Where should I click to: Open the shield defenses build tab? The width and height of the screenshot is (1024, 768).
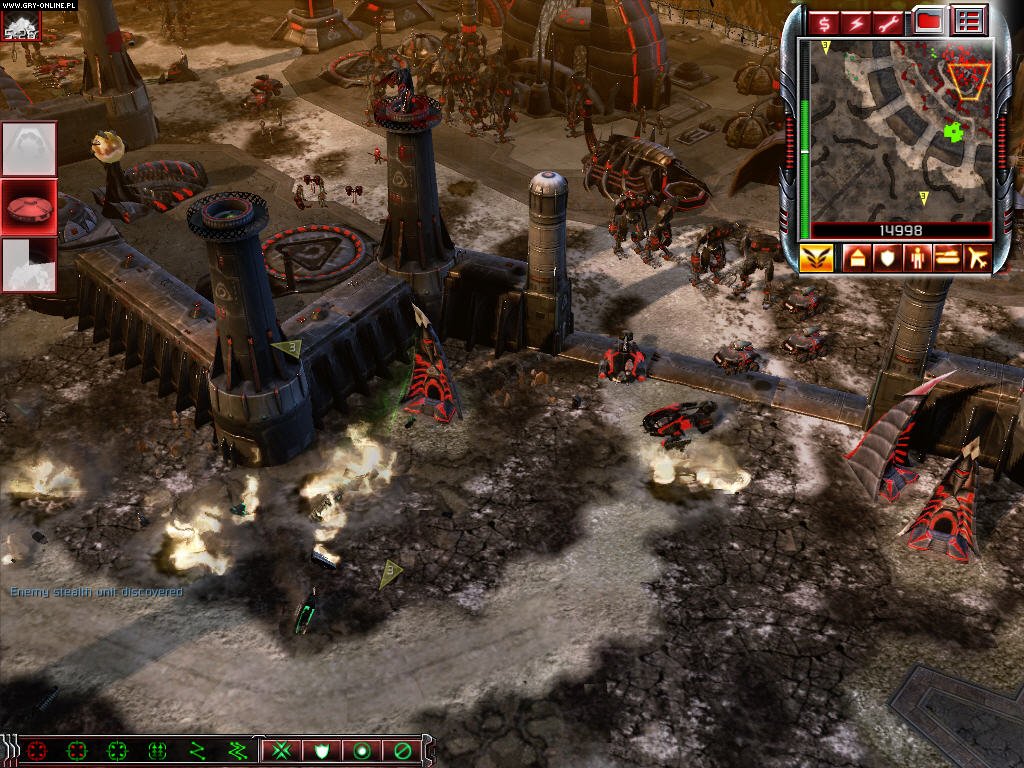coord(886,259)
